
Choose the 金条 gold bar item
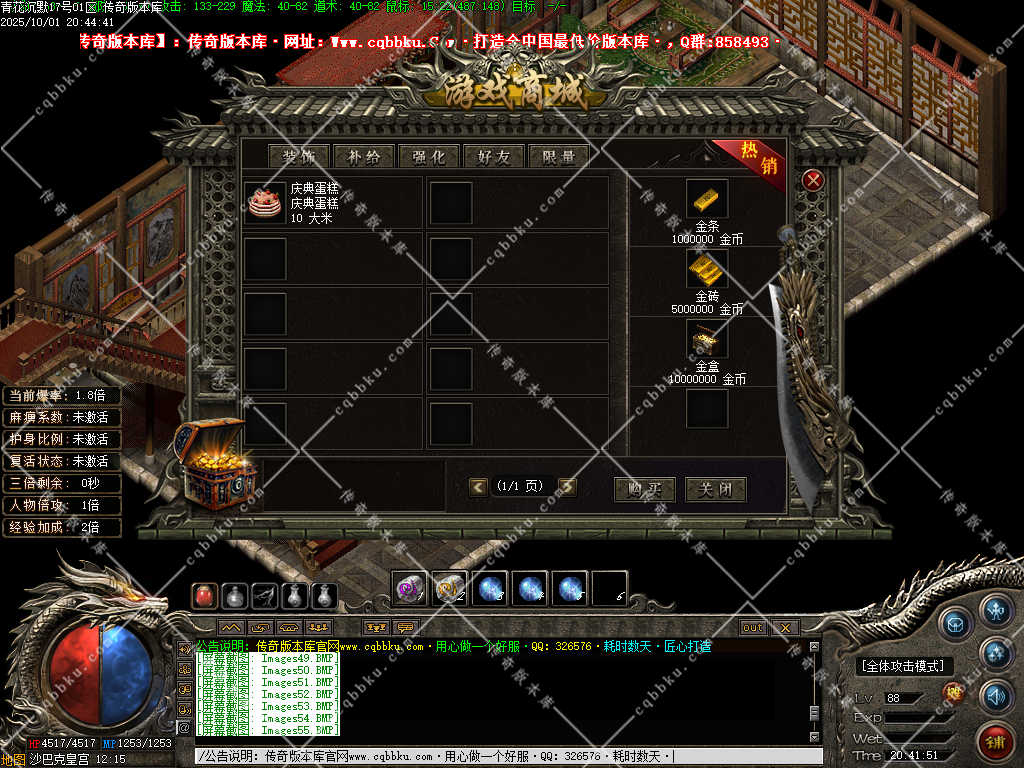(x=707, y=199)
